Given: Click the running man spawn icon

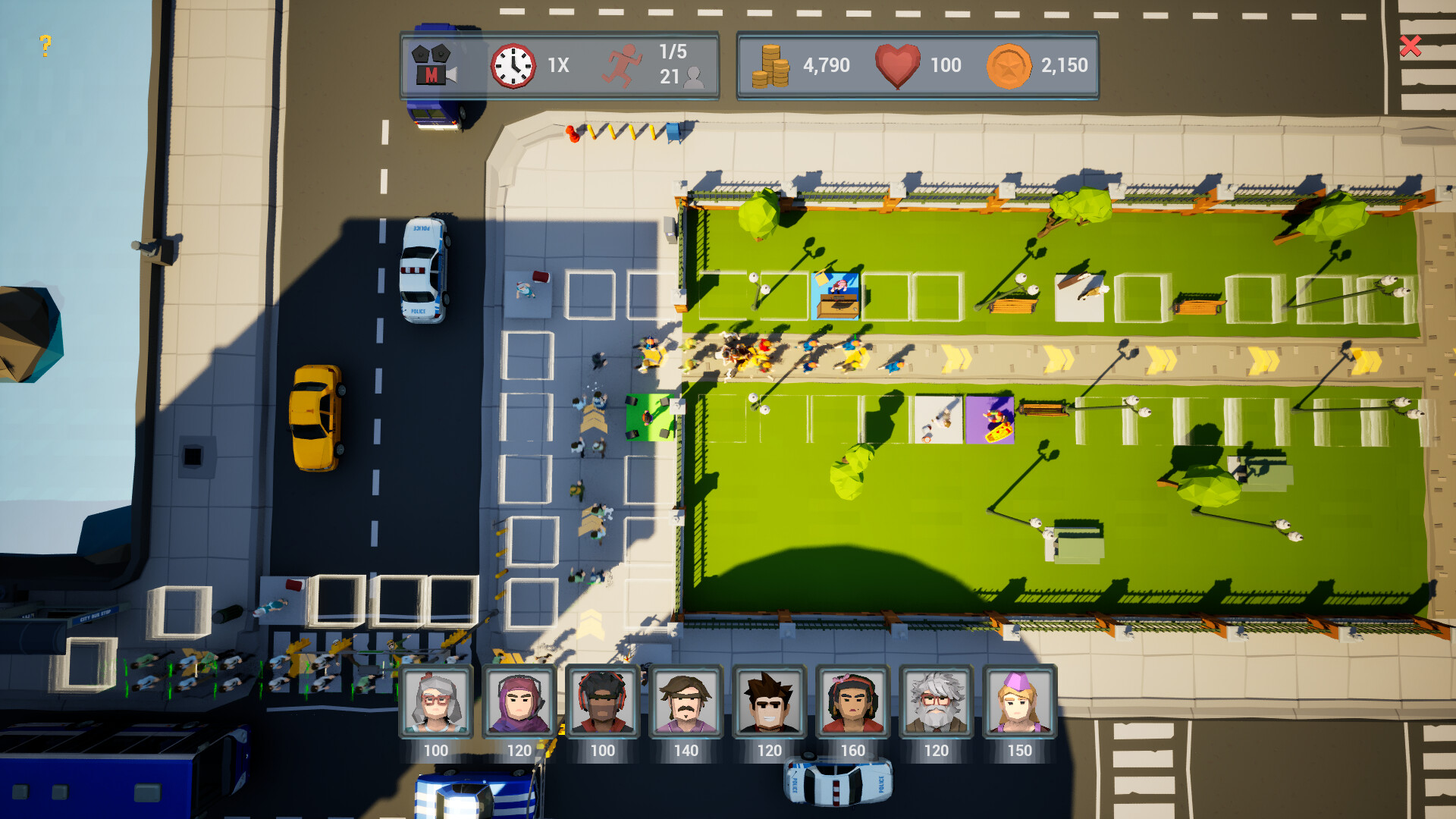Looking at the screenshot, I should click(x=623, y=66).
